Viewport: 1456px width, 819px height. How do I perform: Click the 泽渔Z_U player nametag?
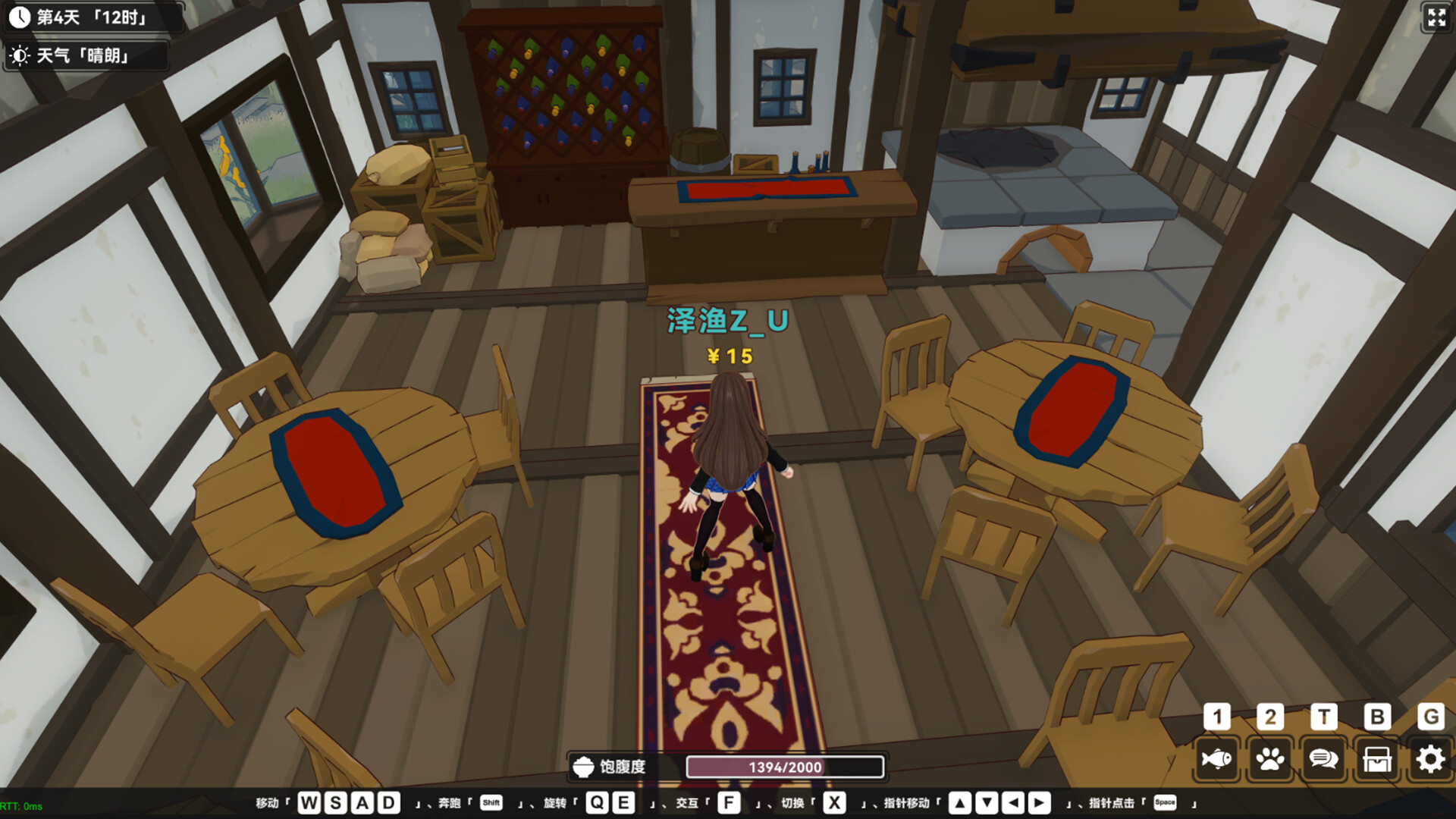point(727,321)
